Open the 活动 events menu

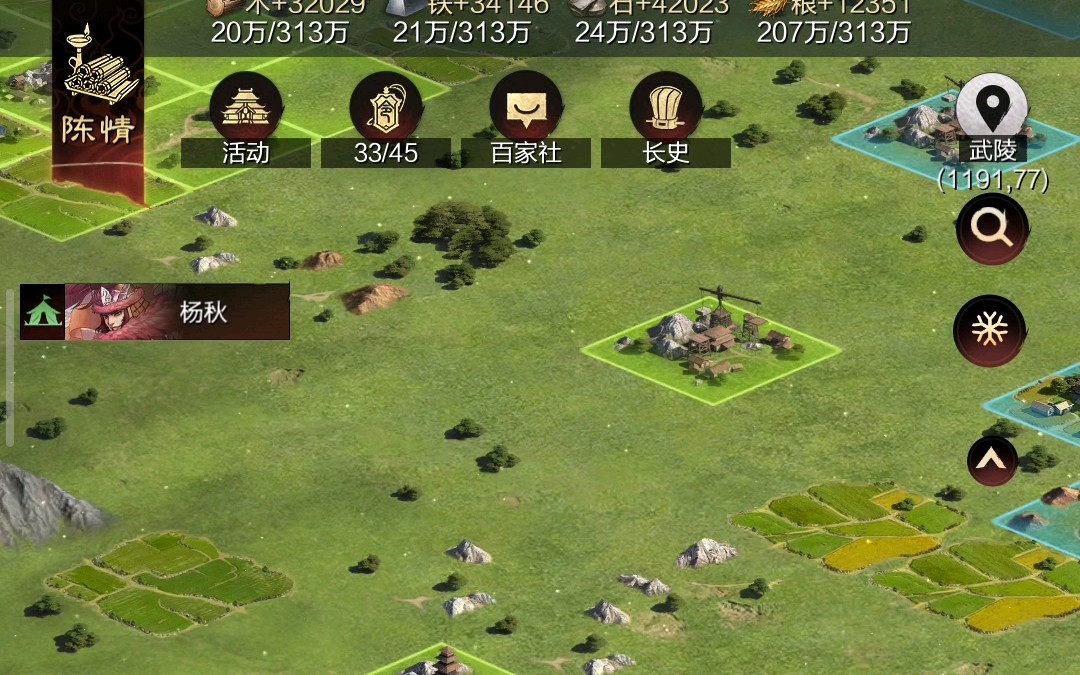point(245,110)
